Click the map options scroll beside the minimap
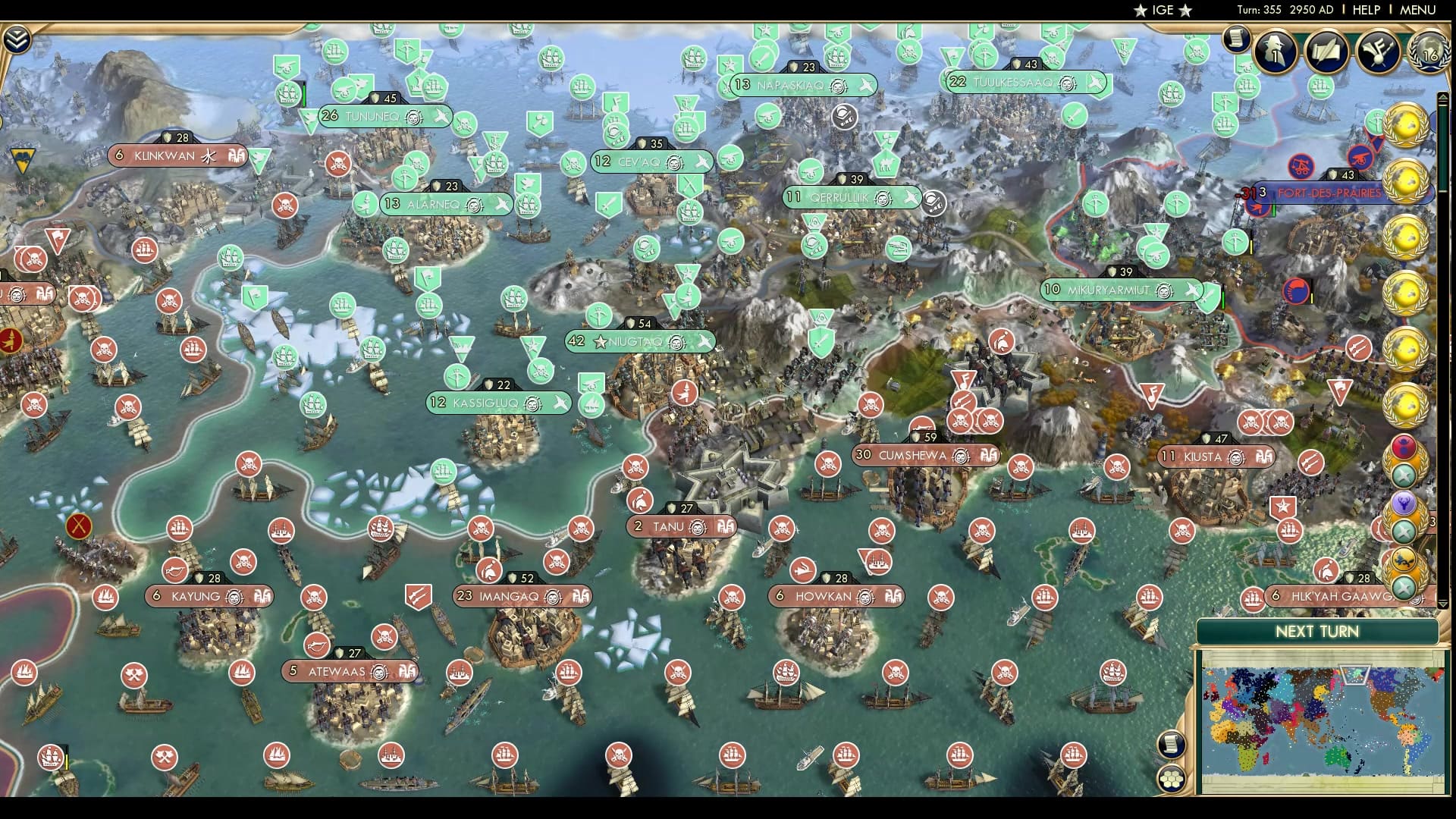Image resolution: width=1456 pixels, height=819 pixels. coord(1171,744)
